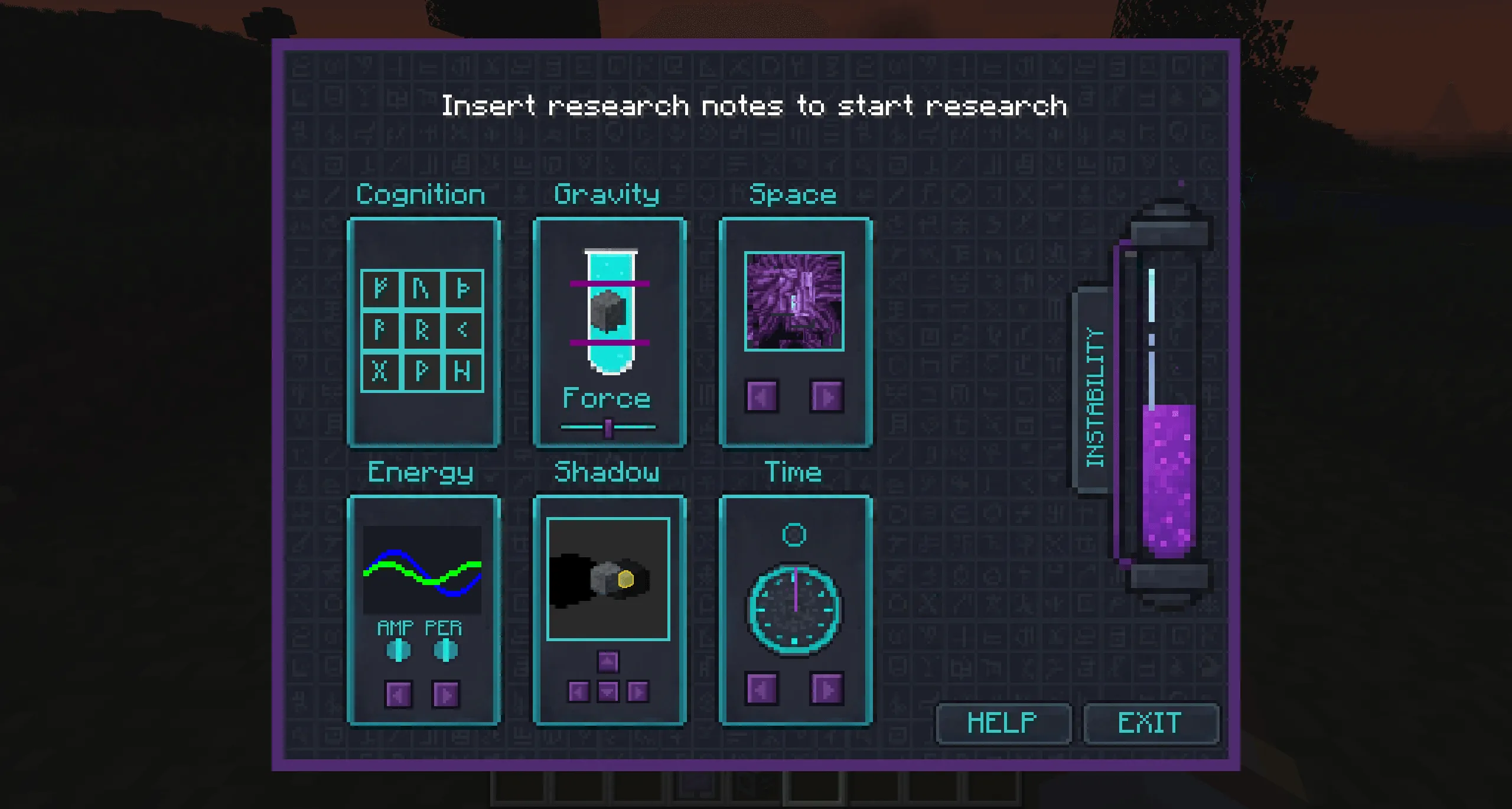Click the EXIT button

pyautogui.click(x=1151, y=723)
